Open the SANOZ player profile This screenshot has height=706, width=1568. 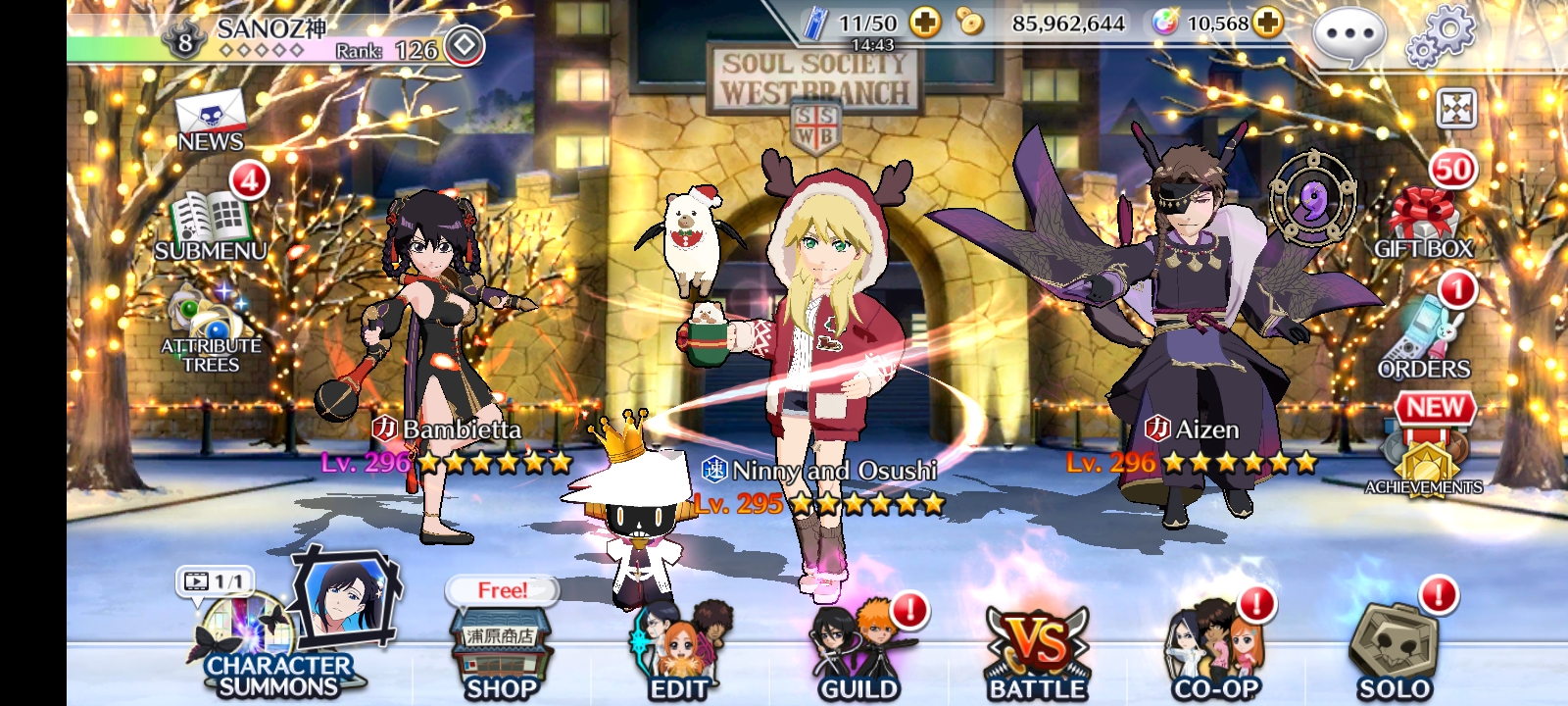point(269,39)
